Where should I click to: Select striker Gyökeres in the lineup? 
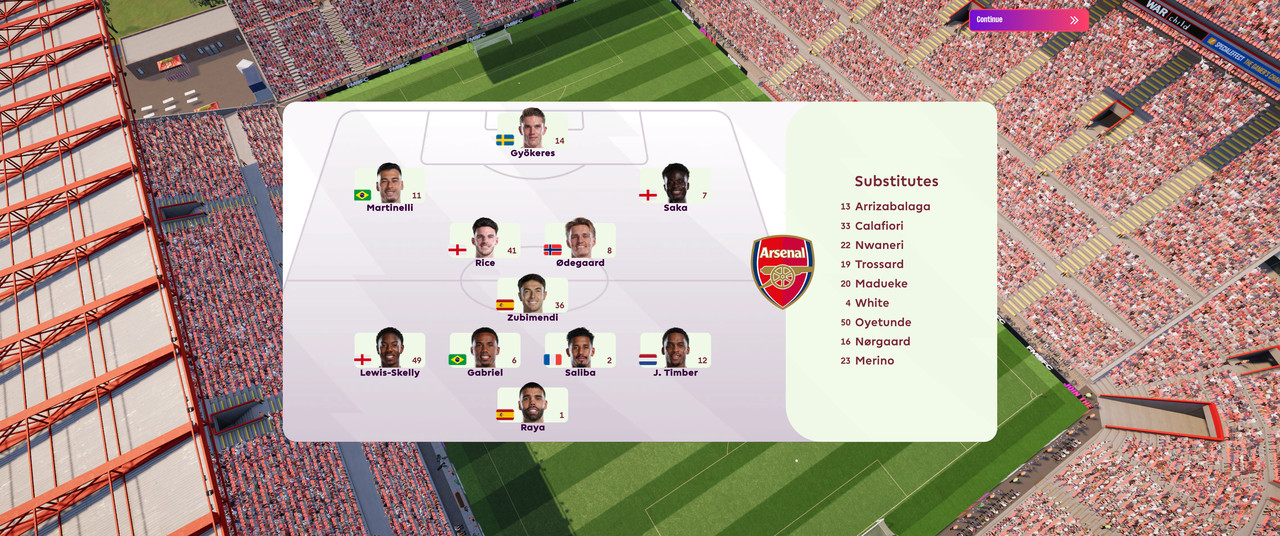pyautogui.click(x=532, y=133)
